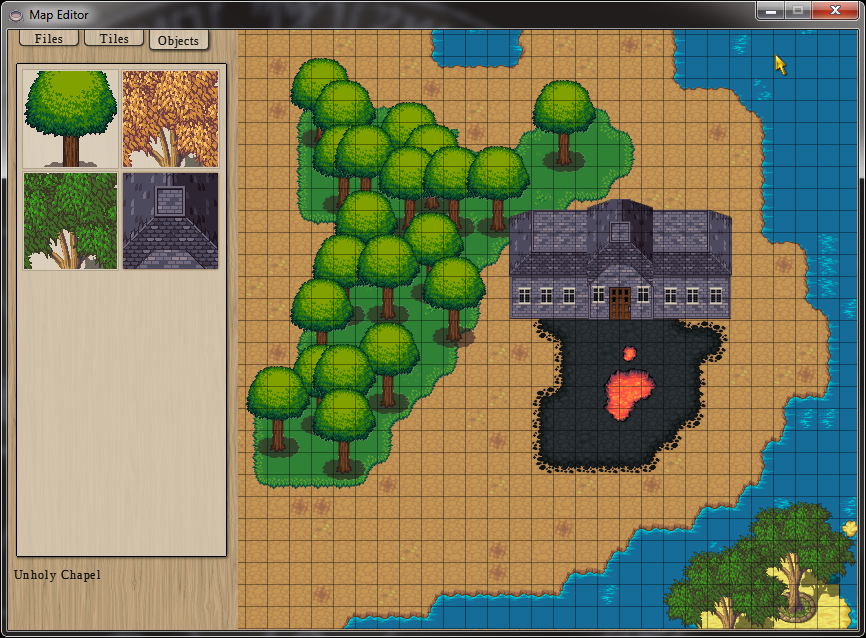
Task: Switch to the Files tab
Action: pos(48,38)
